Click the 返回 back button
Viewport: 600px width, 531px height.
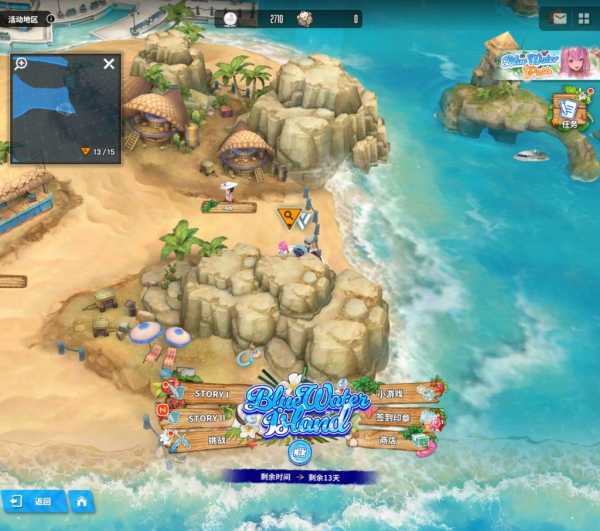pos(33,501)
